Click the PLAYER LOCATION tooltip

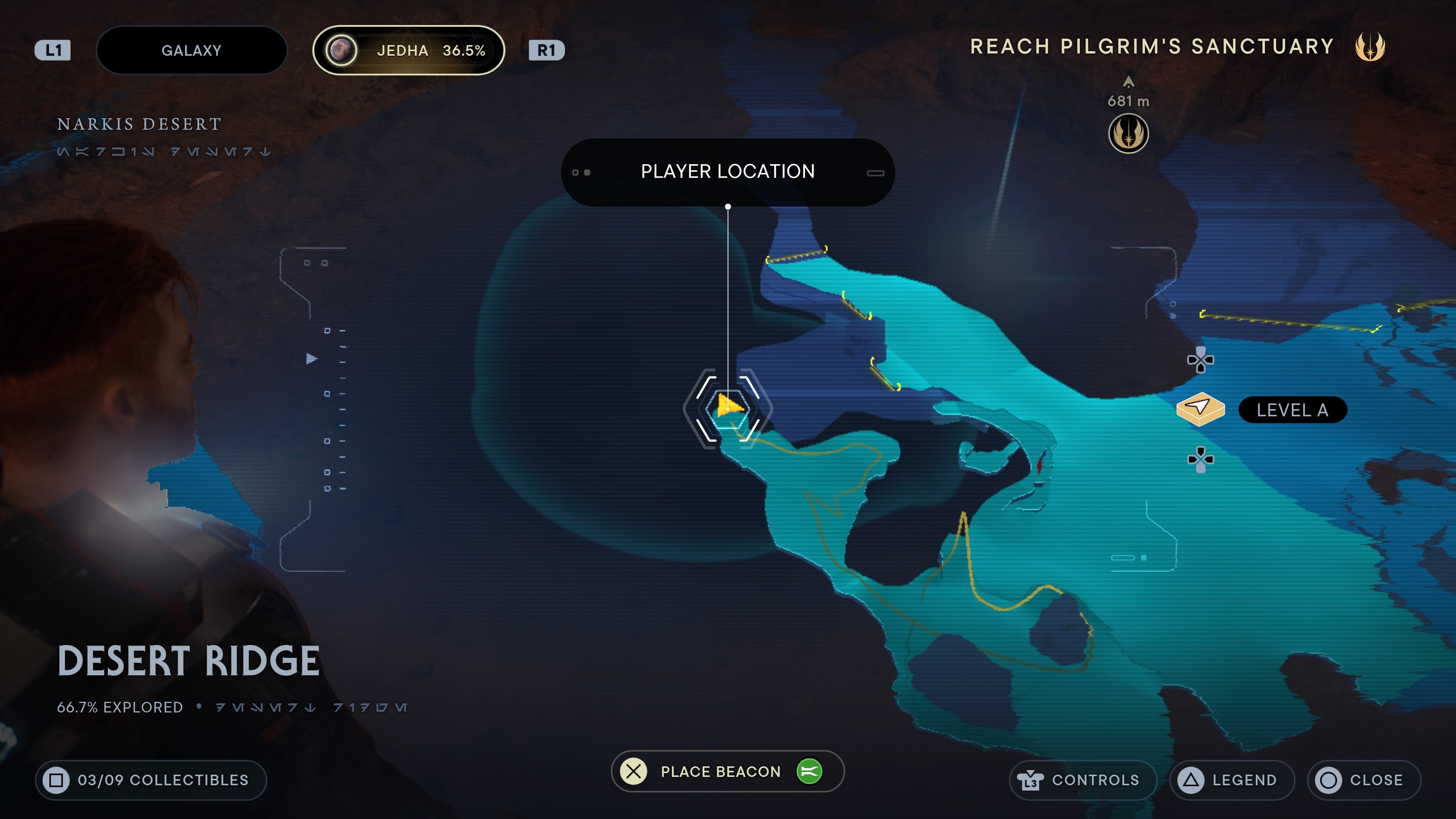click(x=728, y=171)
